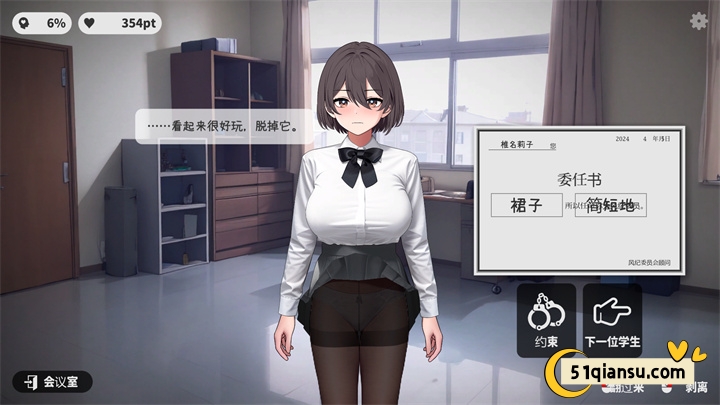
Task: Select the 简短地 box on the document
Action: point(610,206)
